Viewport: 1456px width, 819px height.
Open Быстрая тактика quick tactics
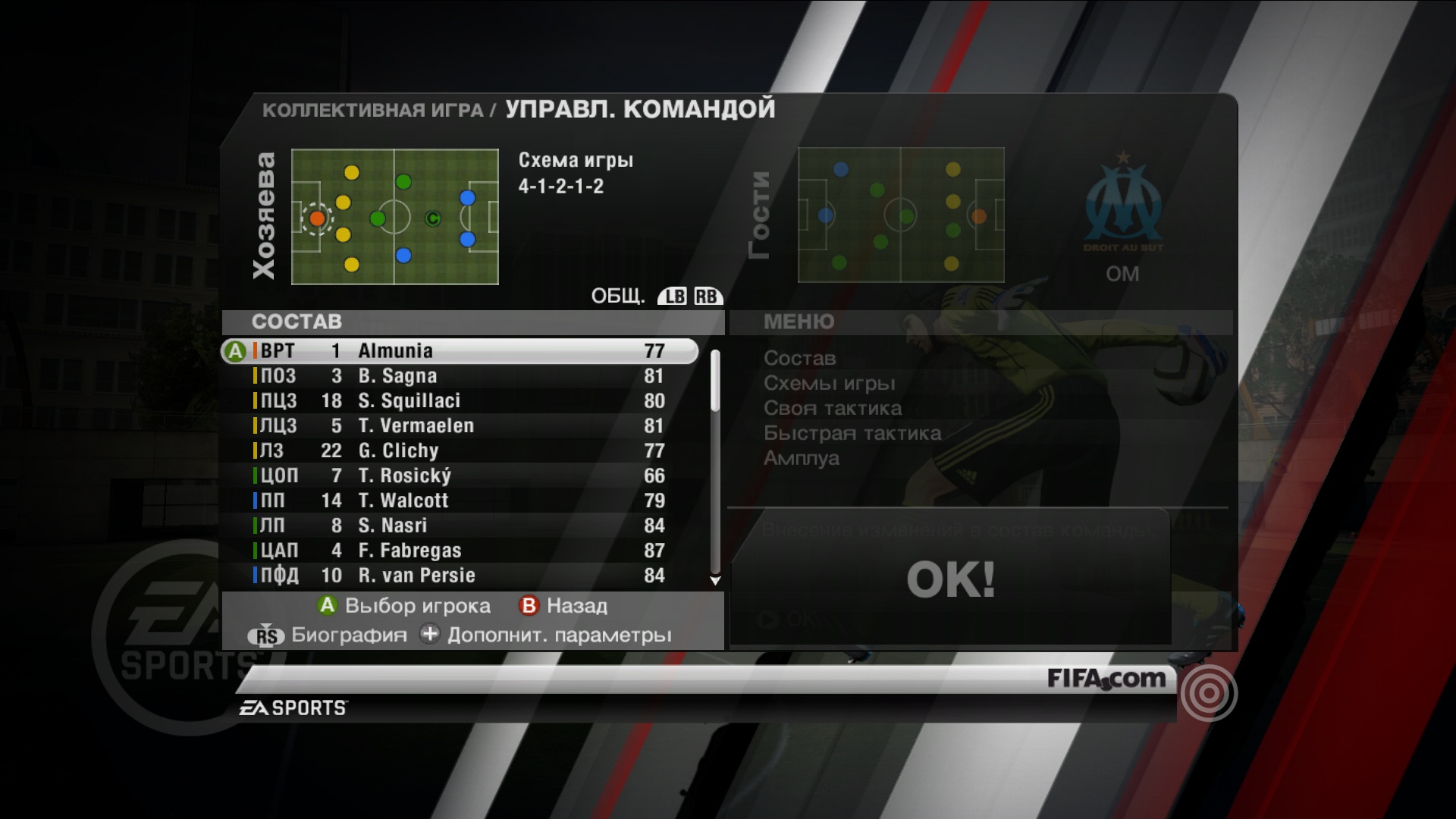852,433
